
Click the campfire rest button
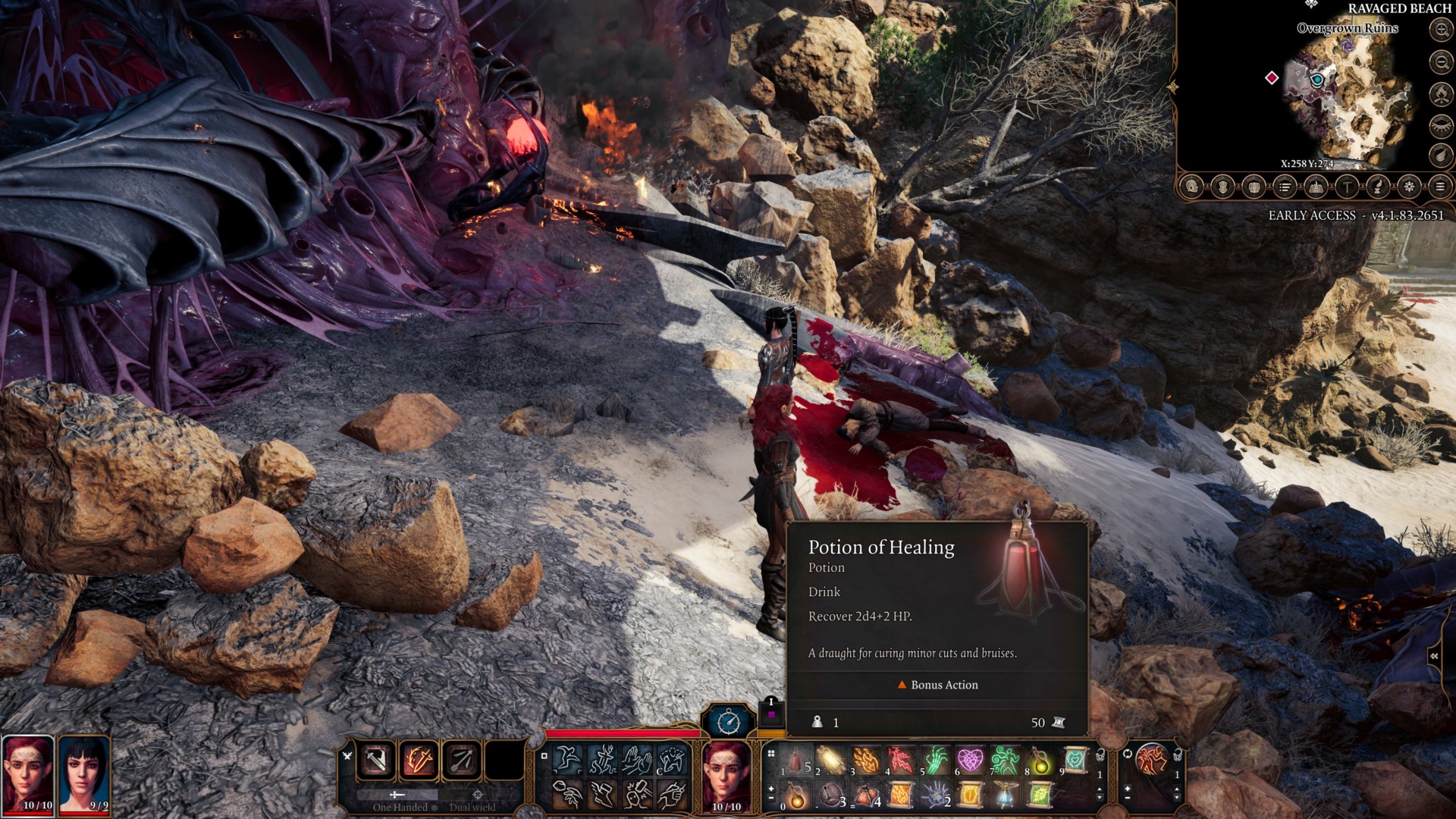[x=1440, y=93]
